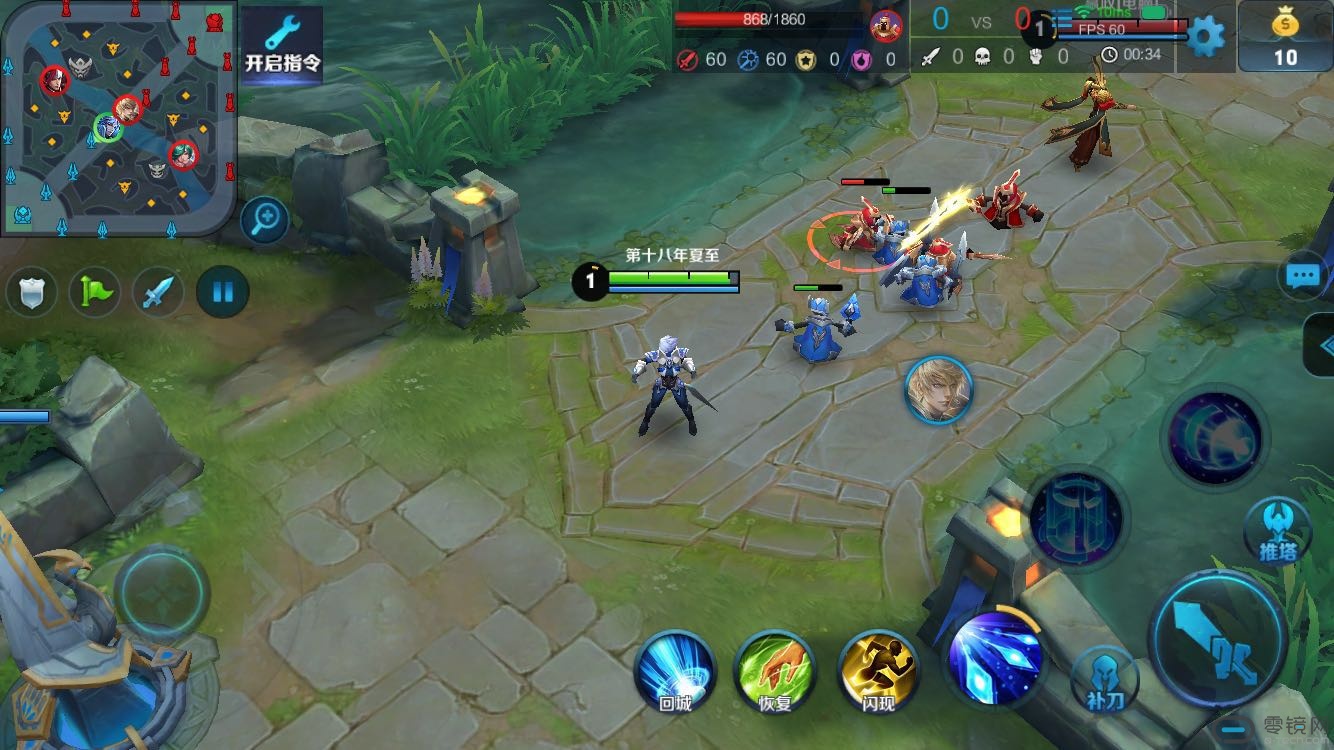This screenshot has height=750, width=1334.
Task: Open the chat speech bubble
Action: [1304, 276]
